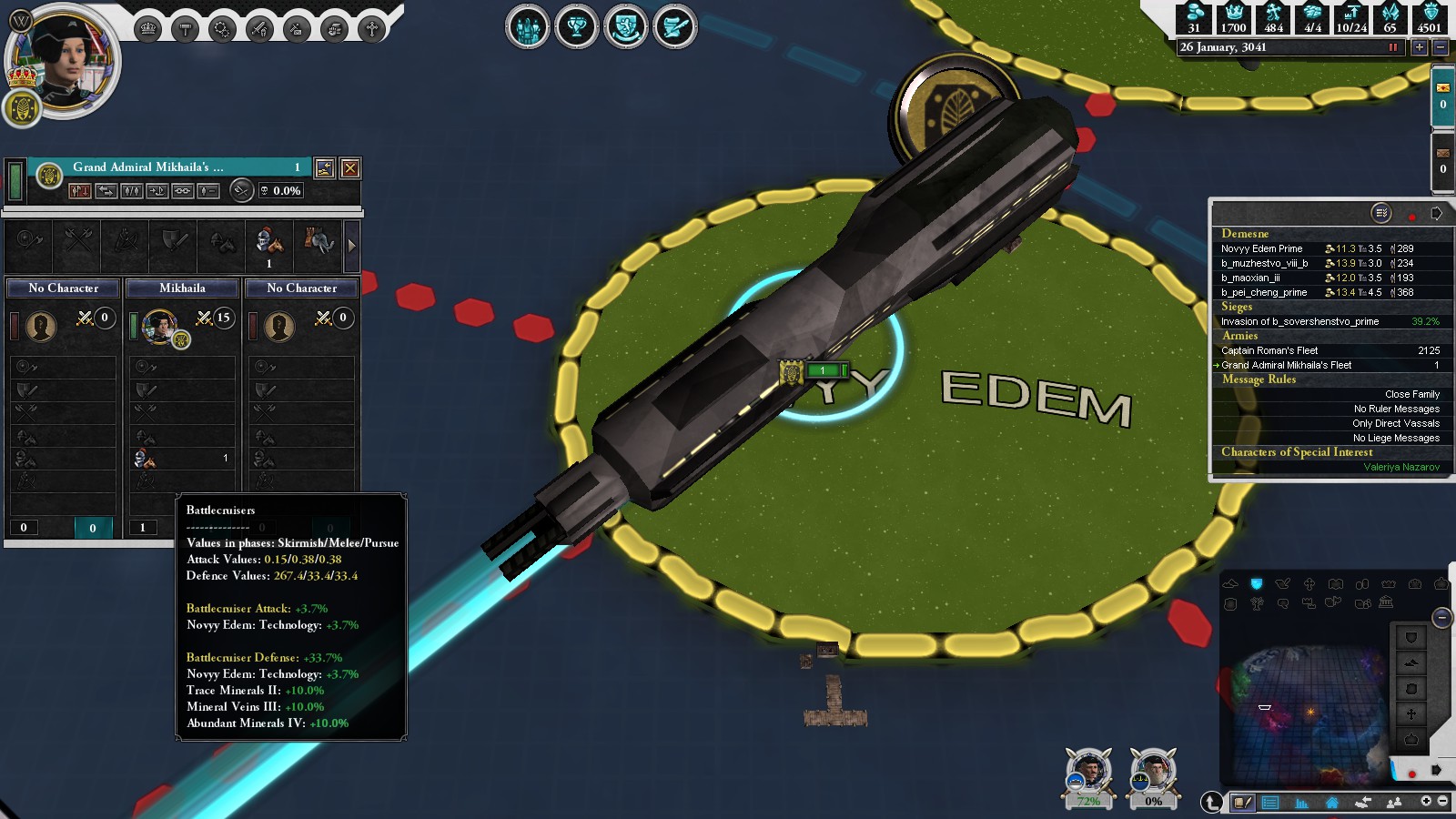Pause the game at the date bar
The image size is (1456, 819).
pyautogui.click(x=1392, y=47)
